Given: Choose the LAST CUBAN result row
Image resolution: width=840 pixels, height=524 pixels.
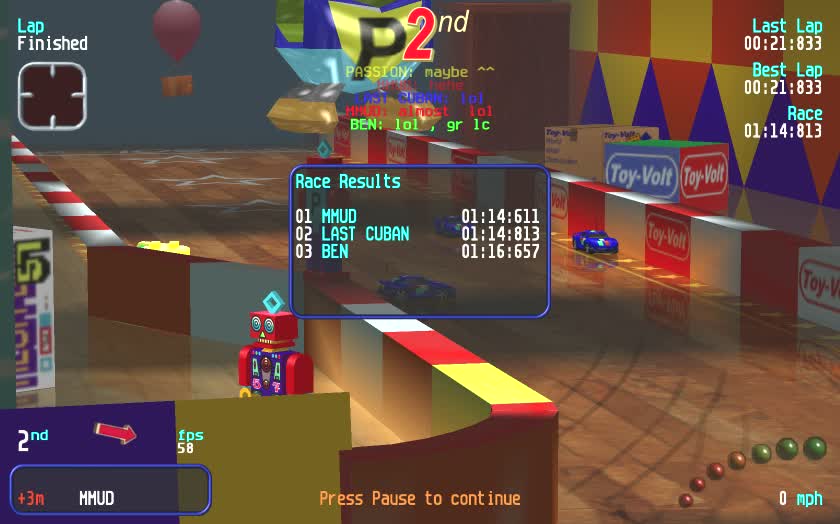Looking at the screenshot, I should pos(417,234).
